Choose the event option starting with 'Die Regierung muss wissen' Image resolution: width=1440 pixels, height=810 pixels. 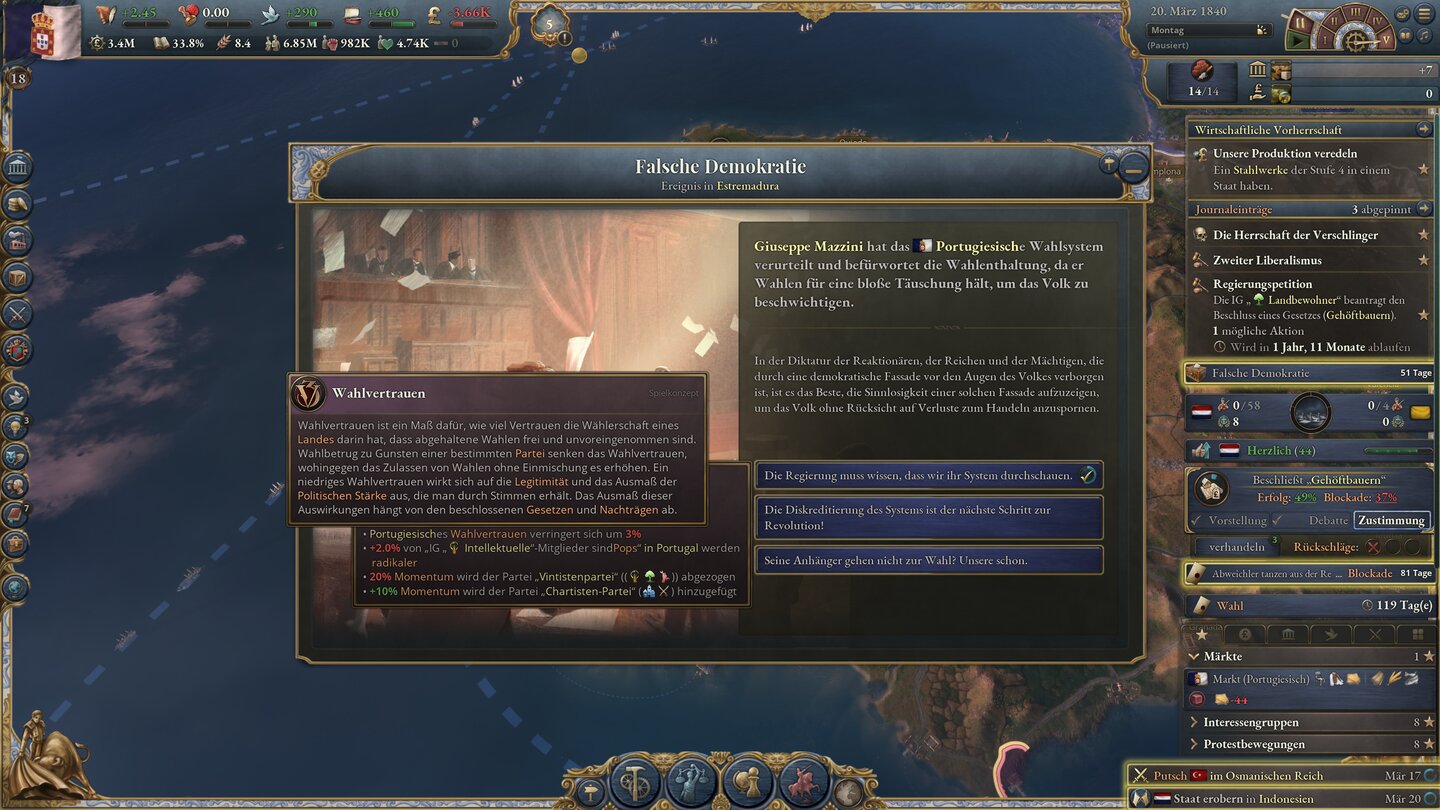(x=928, y=475)
